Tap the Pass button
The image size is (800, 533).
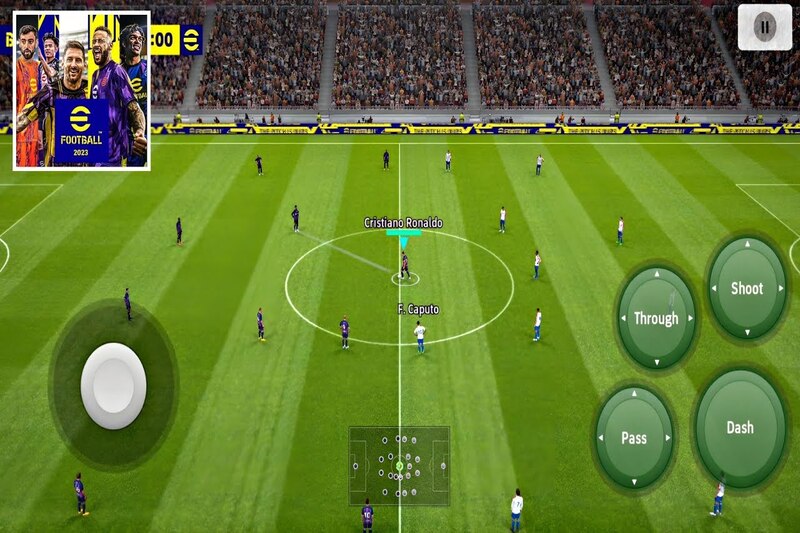634,437
